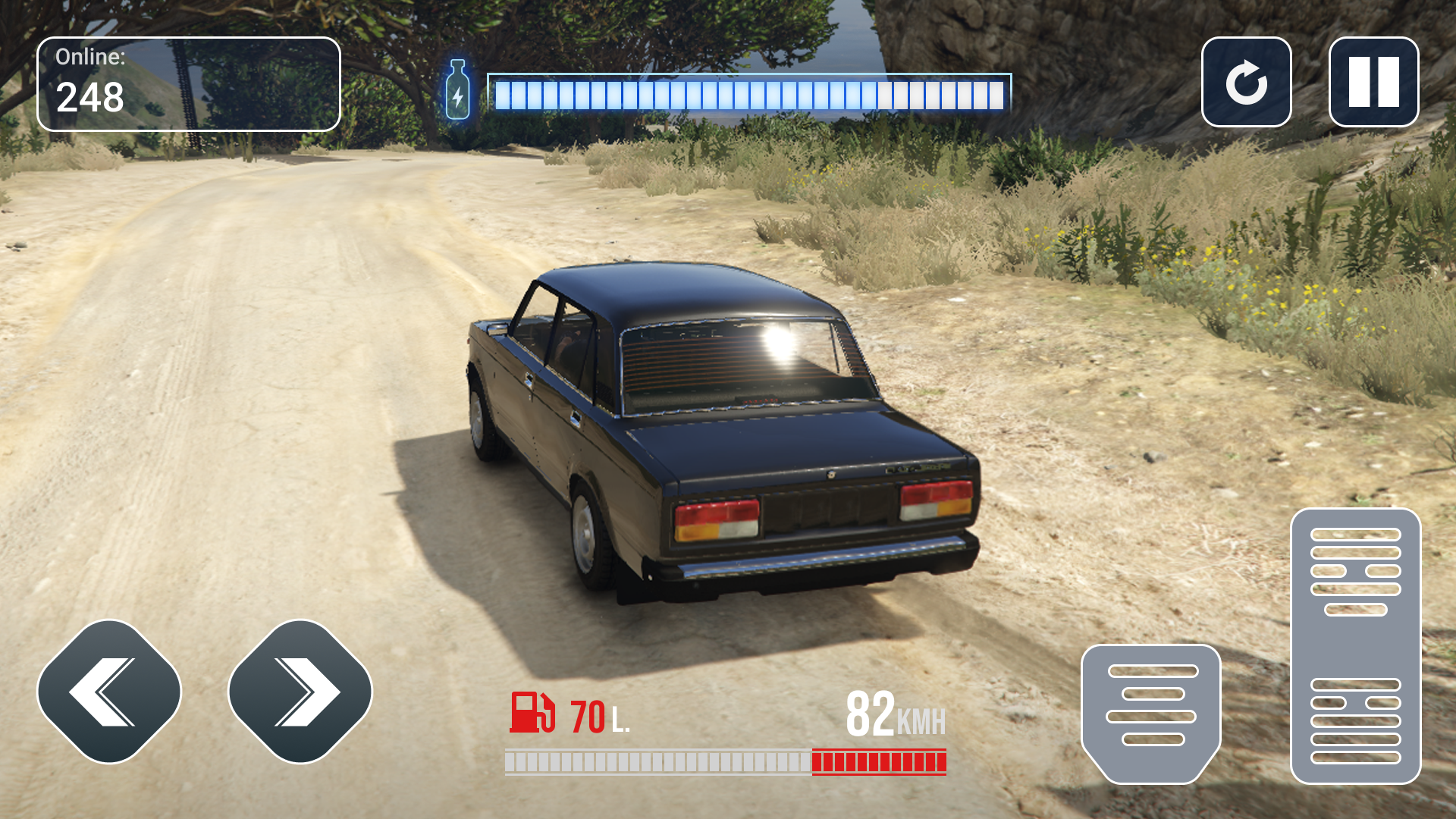This screenshot has width=1456, height=819.
Task: Pause the game with the pause button
Action: pos(1373,82)
